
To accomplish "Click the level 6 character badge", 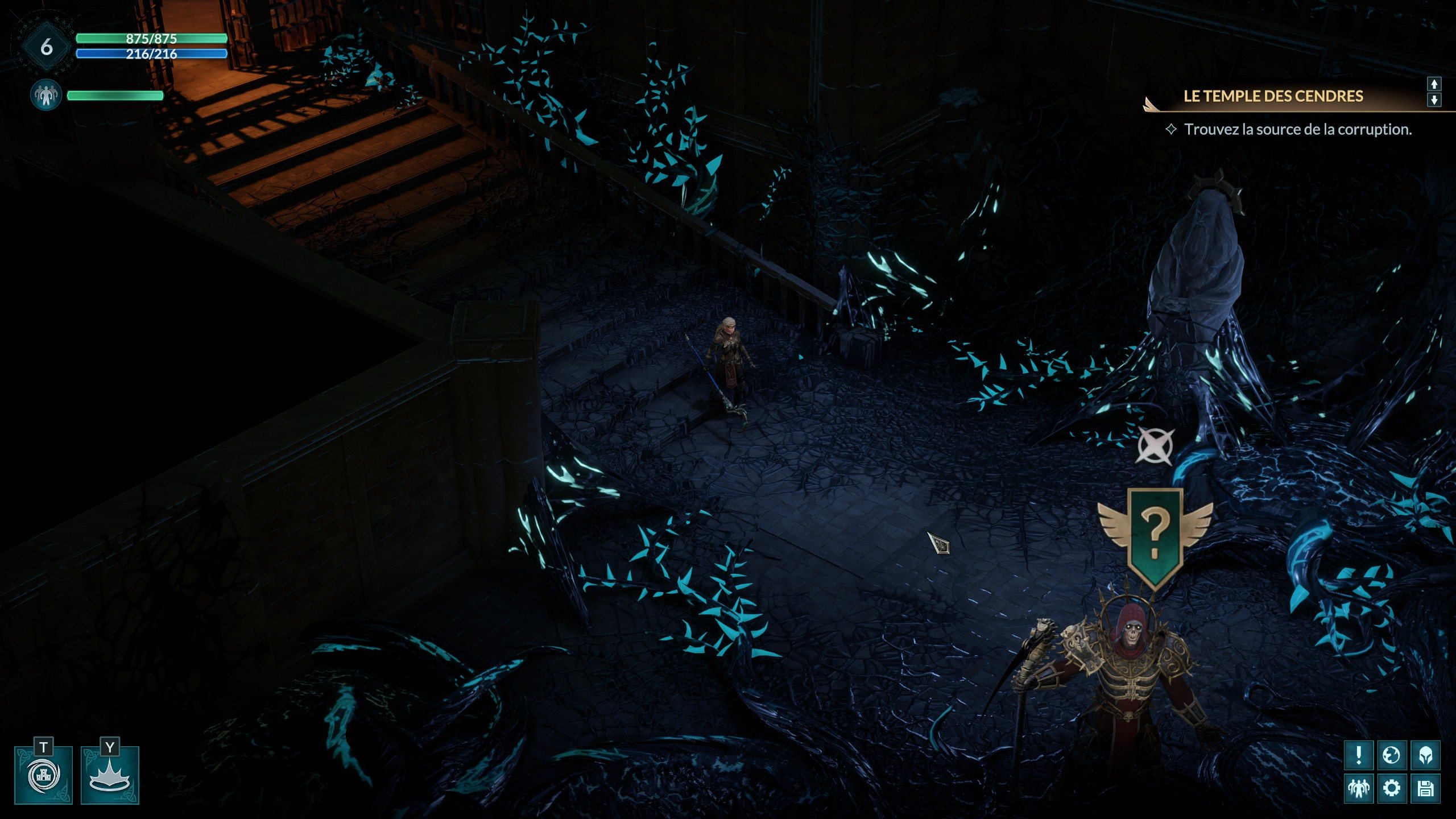I will coord(47,47).
